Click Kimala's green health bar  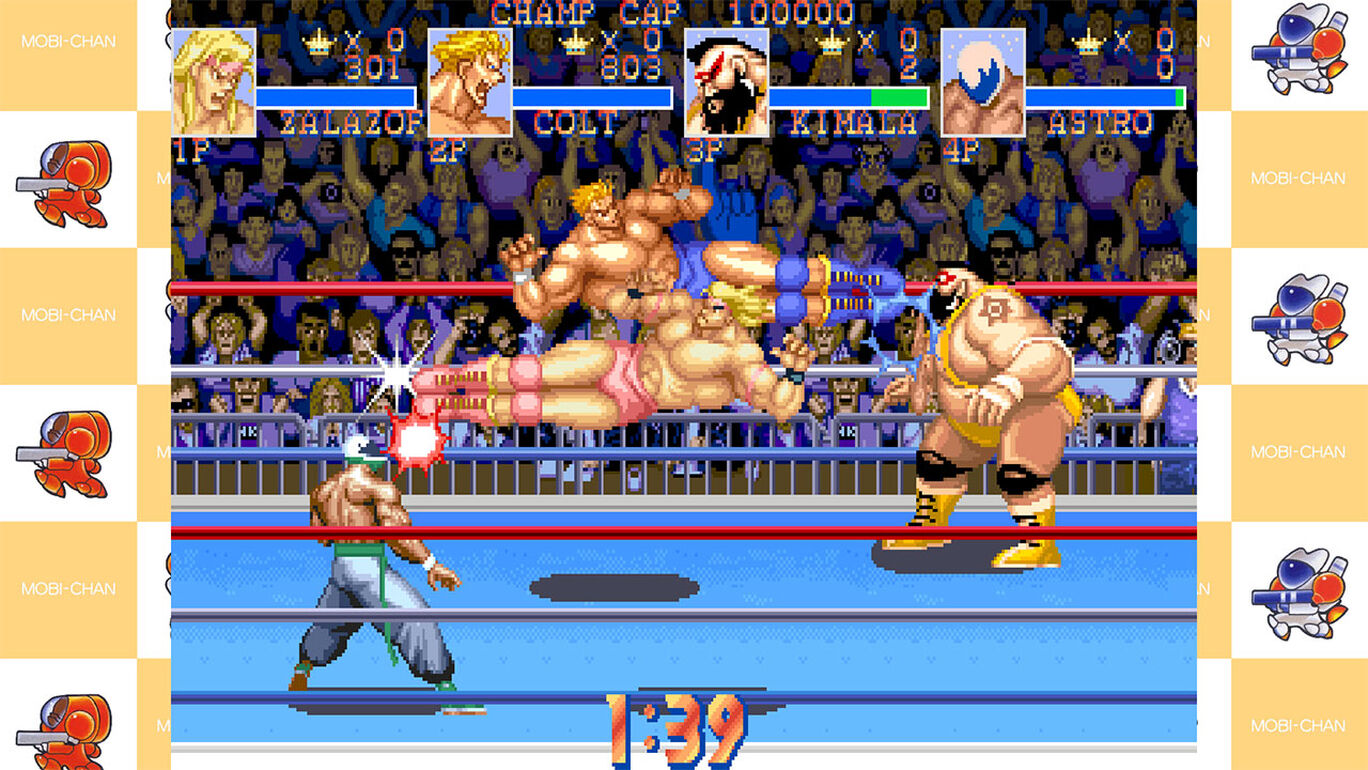click(900, 97)
